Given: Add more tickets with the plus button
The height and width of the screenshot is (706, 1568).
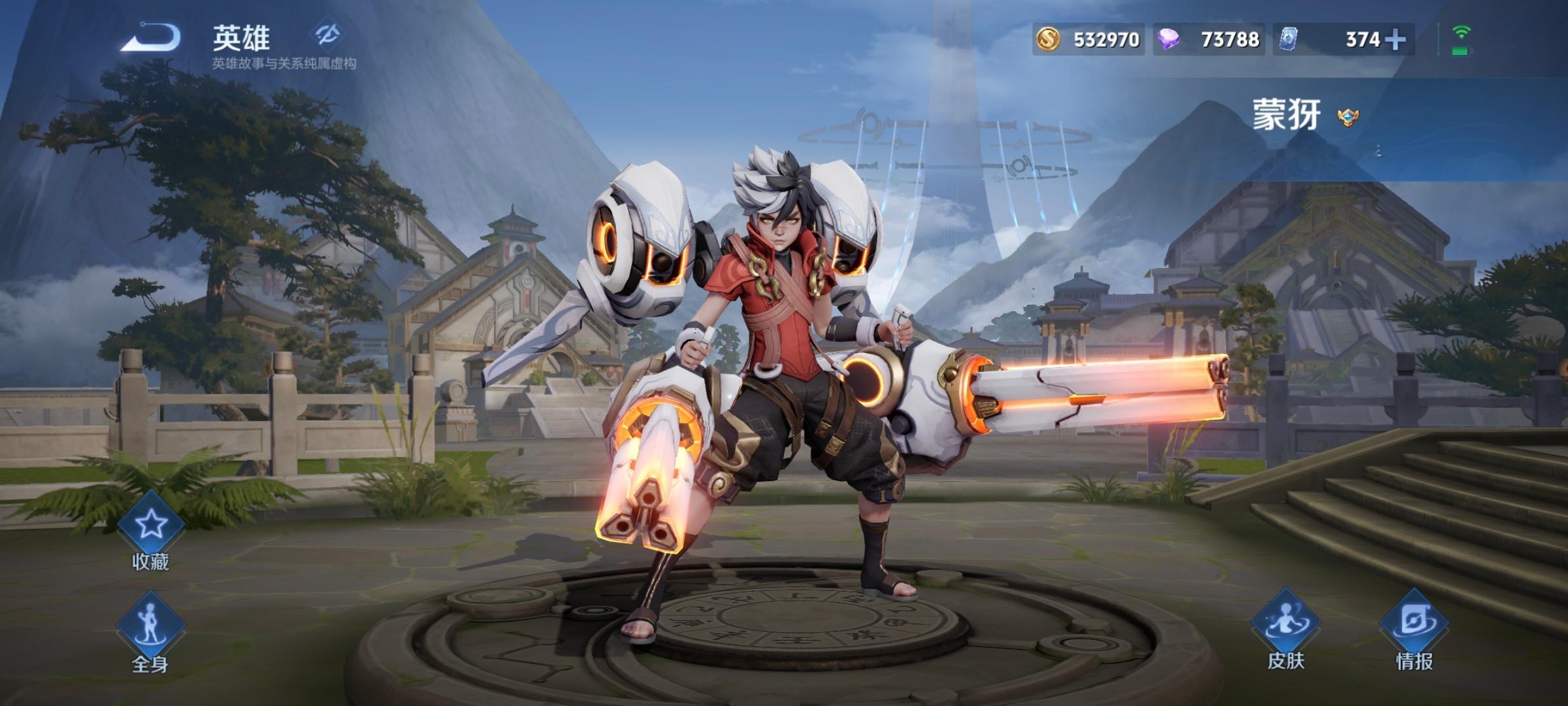Looking at the screenshot, I should point(1395,40).
